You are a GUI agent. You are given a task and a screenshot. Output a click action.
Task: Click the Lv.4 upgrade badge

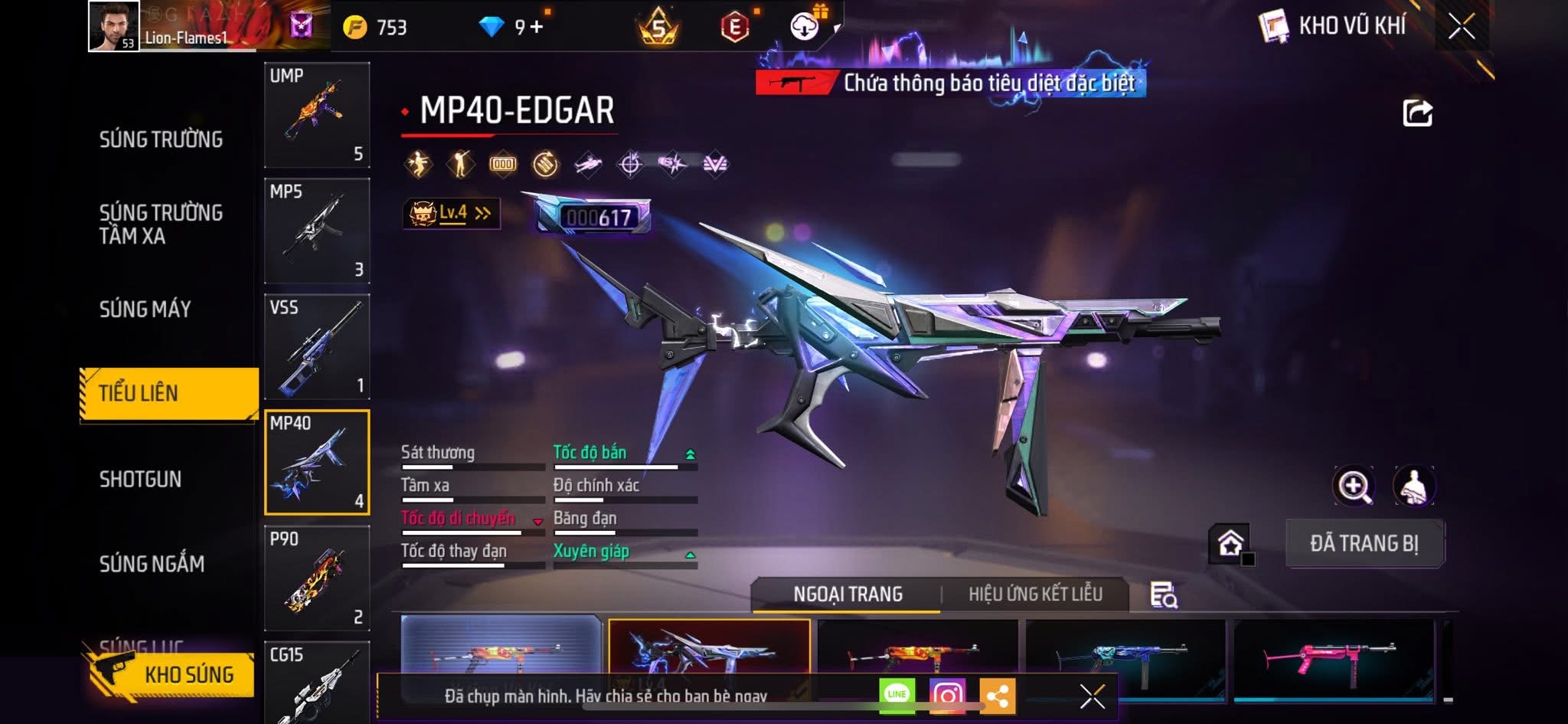click(x=452, y=213)
